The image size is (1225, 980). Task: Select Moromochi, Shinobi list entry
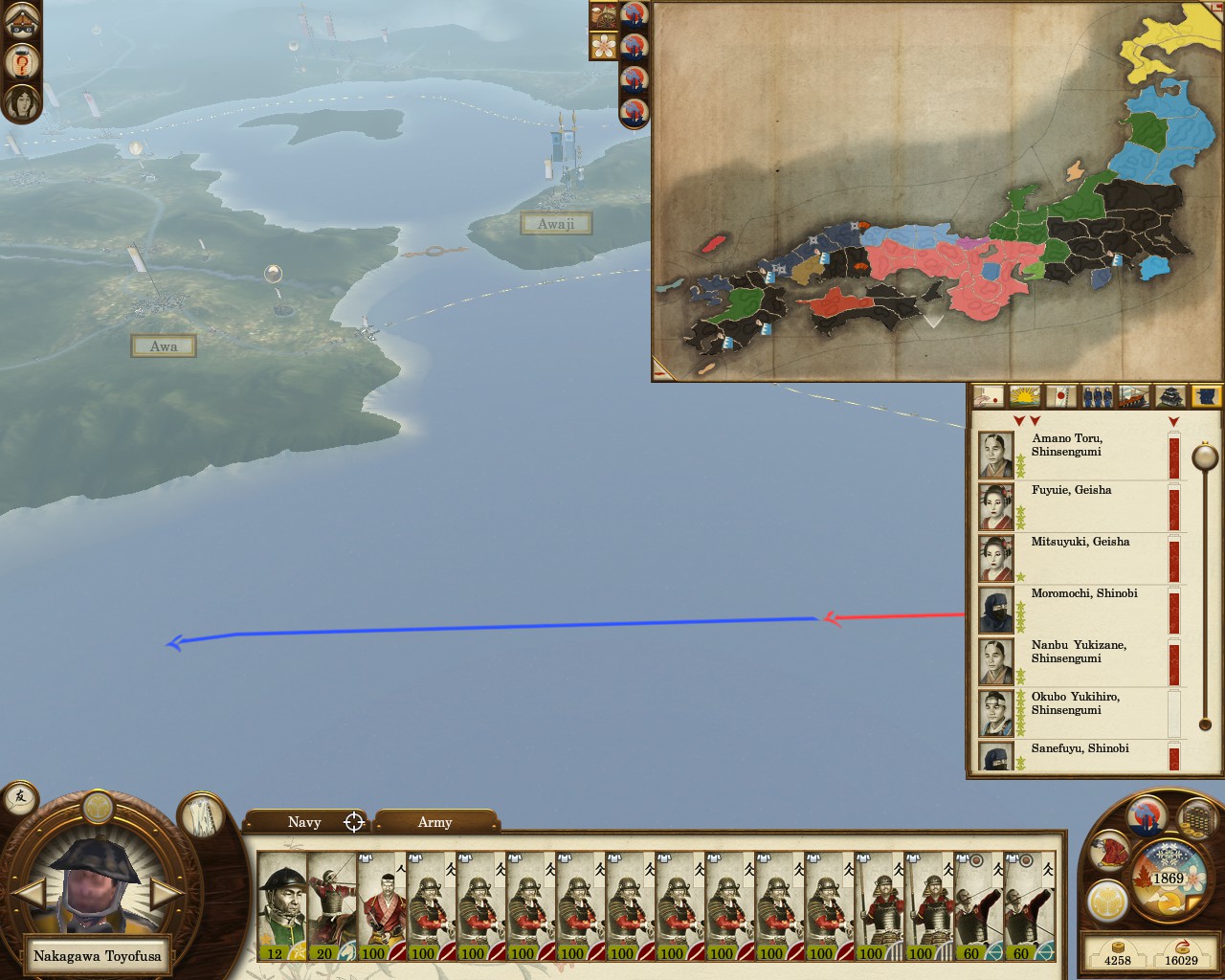point(1081,610)
